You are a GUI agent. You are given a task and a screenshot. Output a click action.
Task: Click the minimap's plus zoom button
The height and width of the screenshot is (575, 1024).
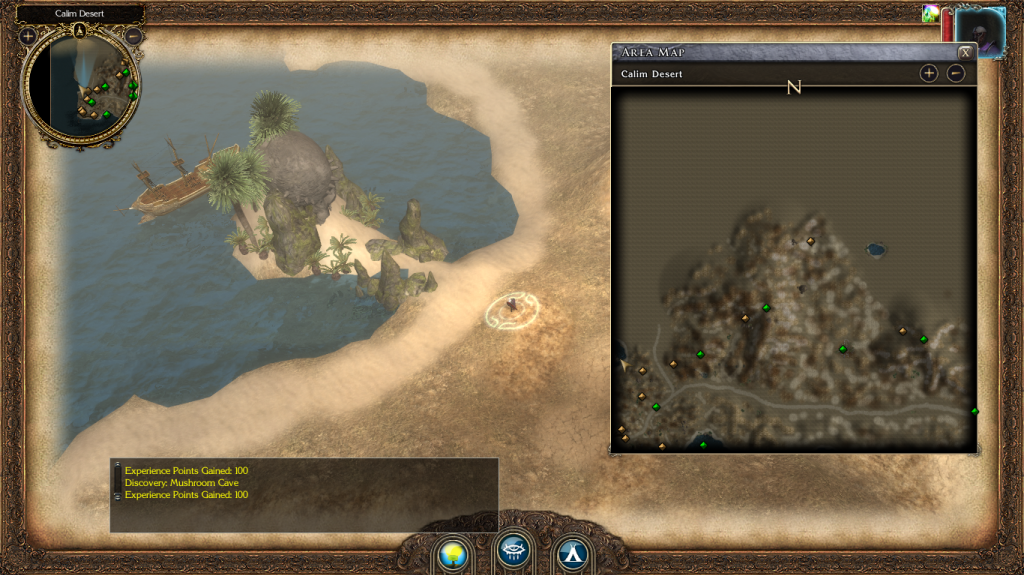[x=28, y=36]
